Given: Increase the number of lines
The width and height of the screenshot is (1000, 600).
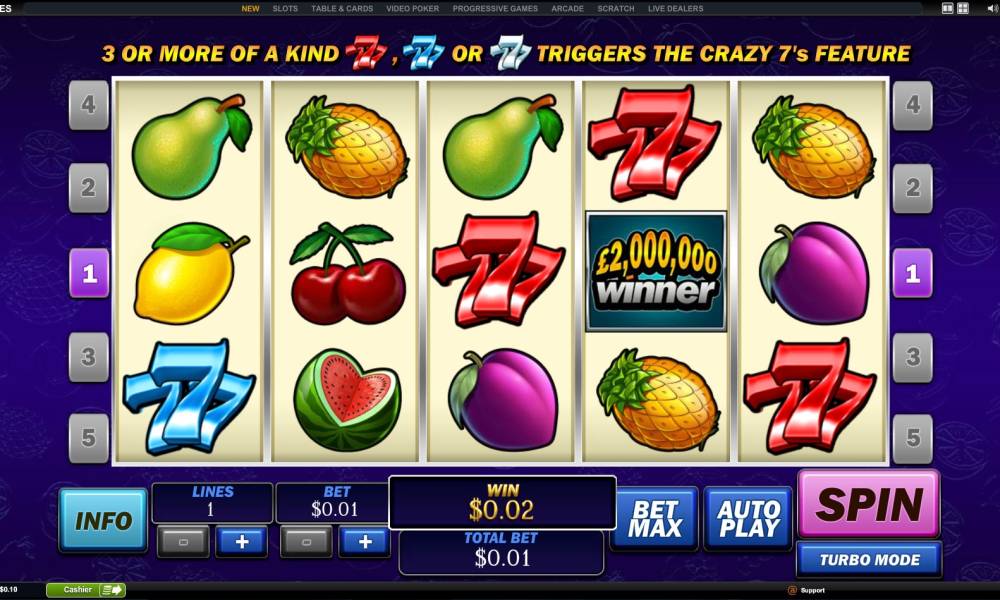Looking at the screenshot, I should point(242,542).
